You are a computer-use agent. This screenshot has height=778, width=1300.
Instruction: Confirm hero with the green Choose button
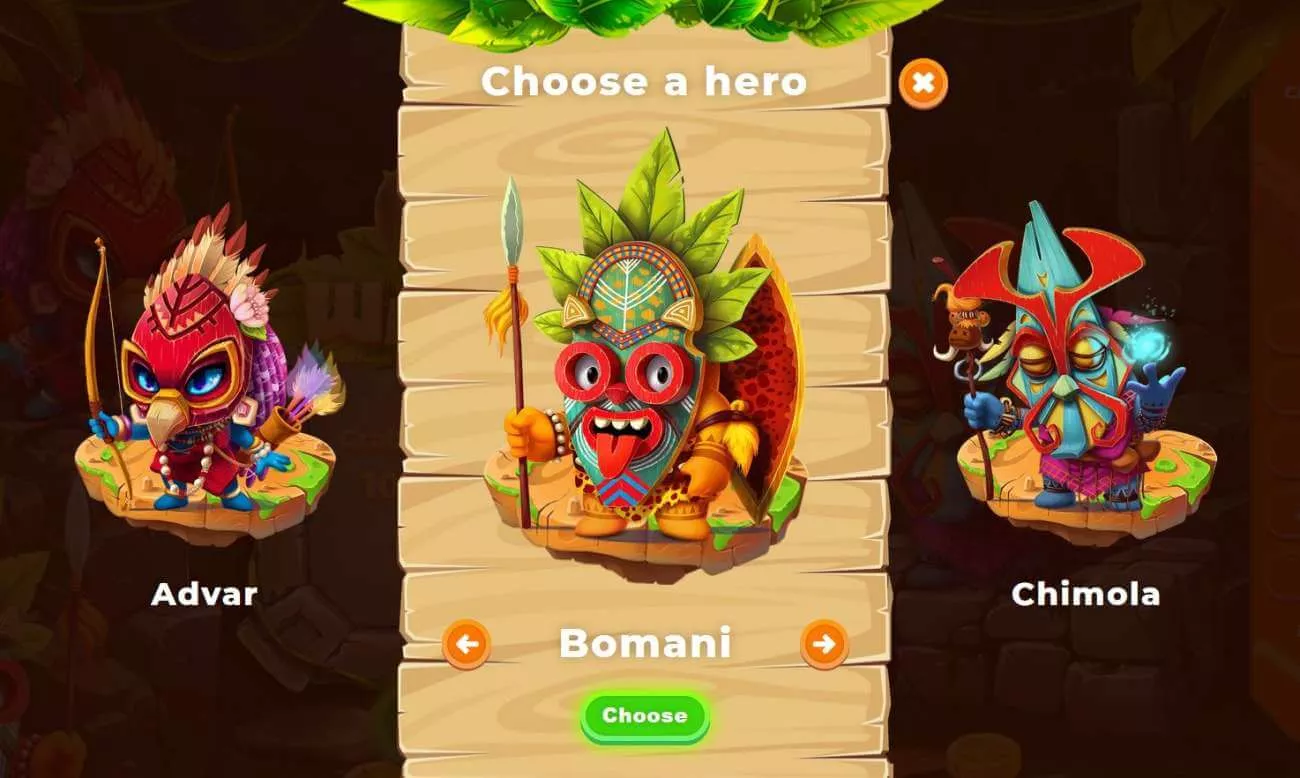tap(645, 716)
